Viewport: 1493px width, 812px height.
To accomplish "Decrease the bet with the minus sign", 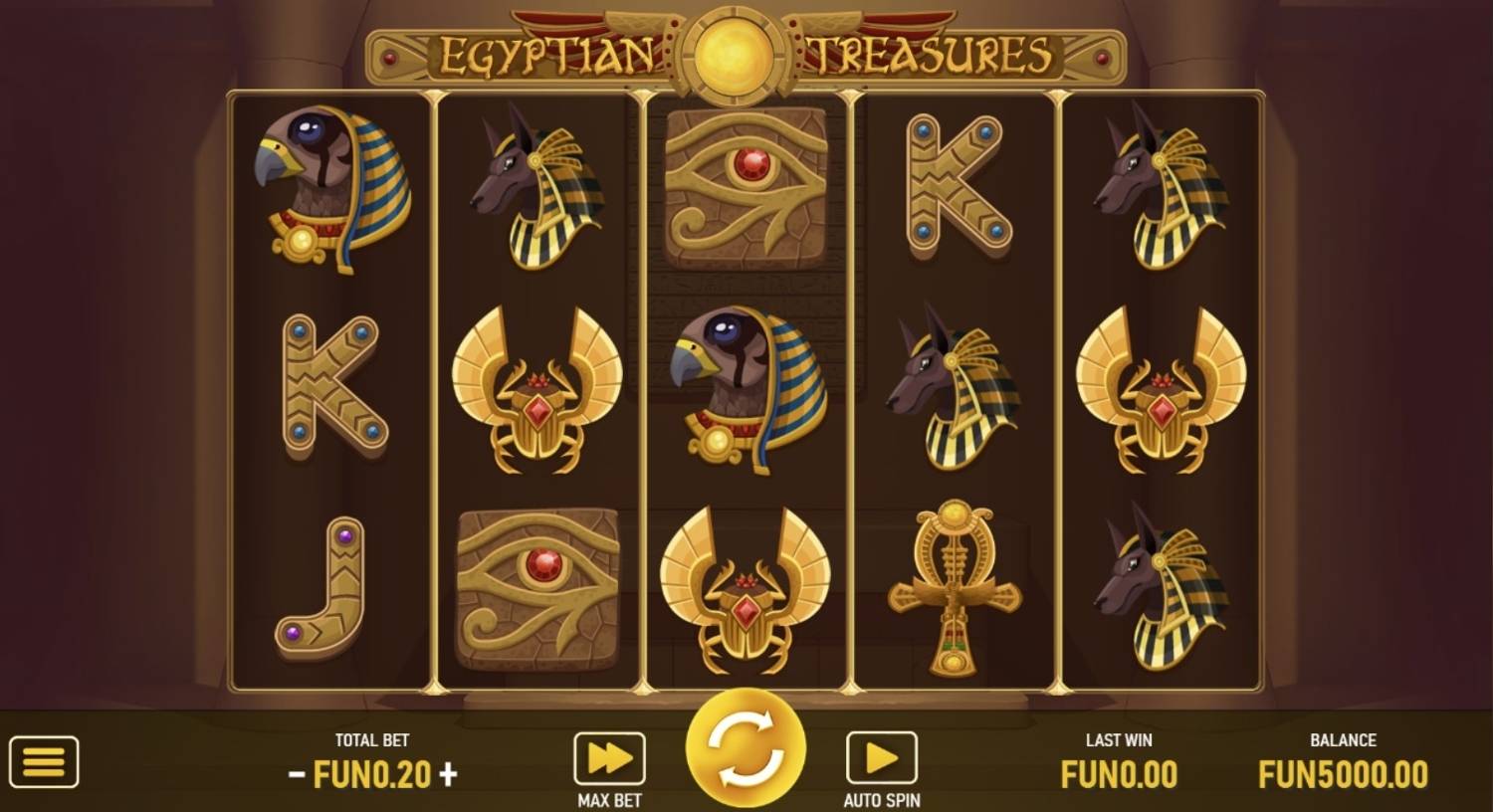I will (x=297, y=773).
